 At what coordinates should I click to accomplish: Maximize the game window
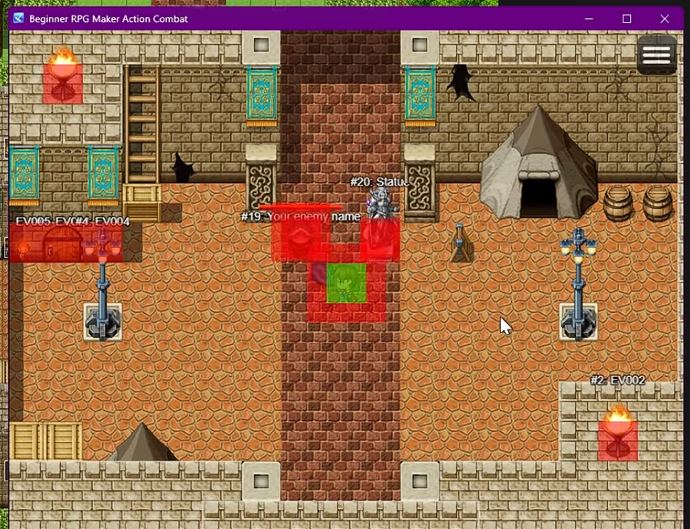pos(627,19)
